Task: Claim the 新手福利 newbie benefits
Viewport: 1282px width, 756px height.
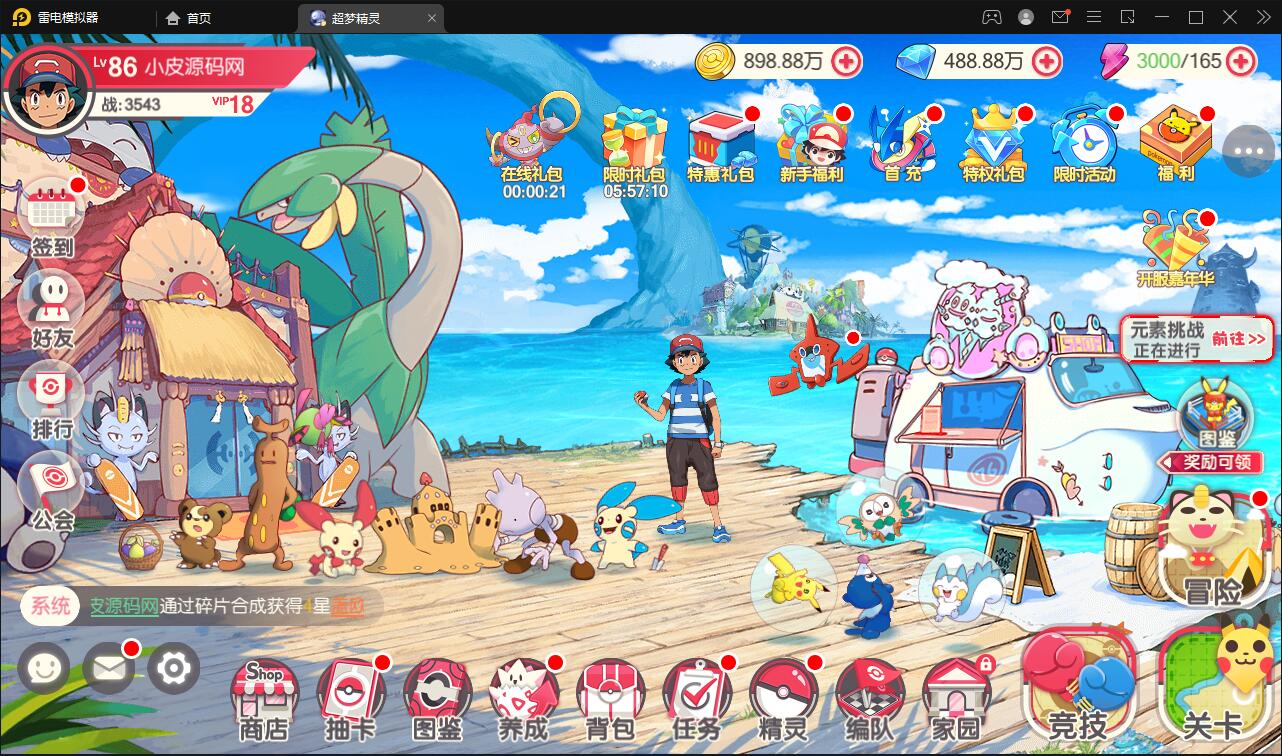Action: [812, 140]
